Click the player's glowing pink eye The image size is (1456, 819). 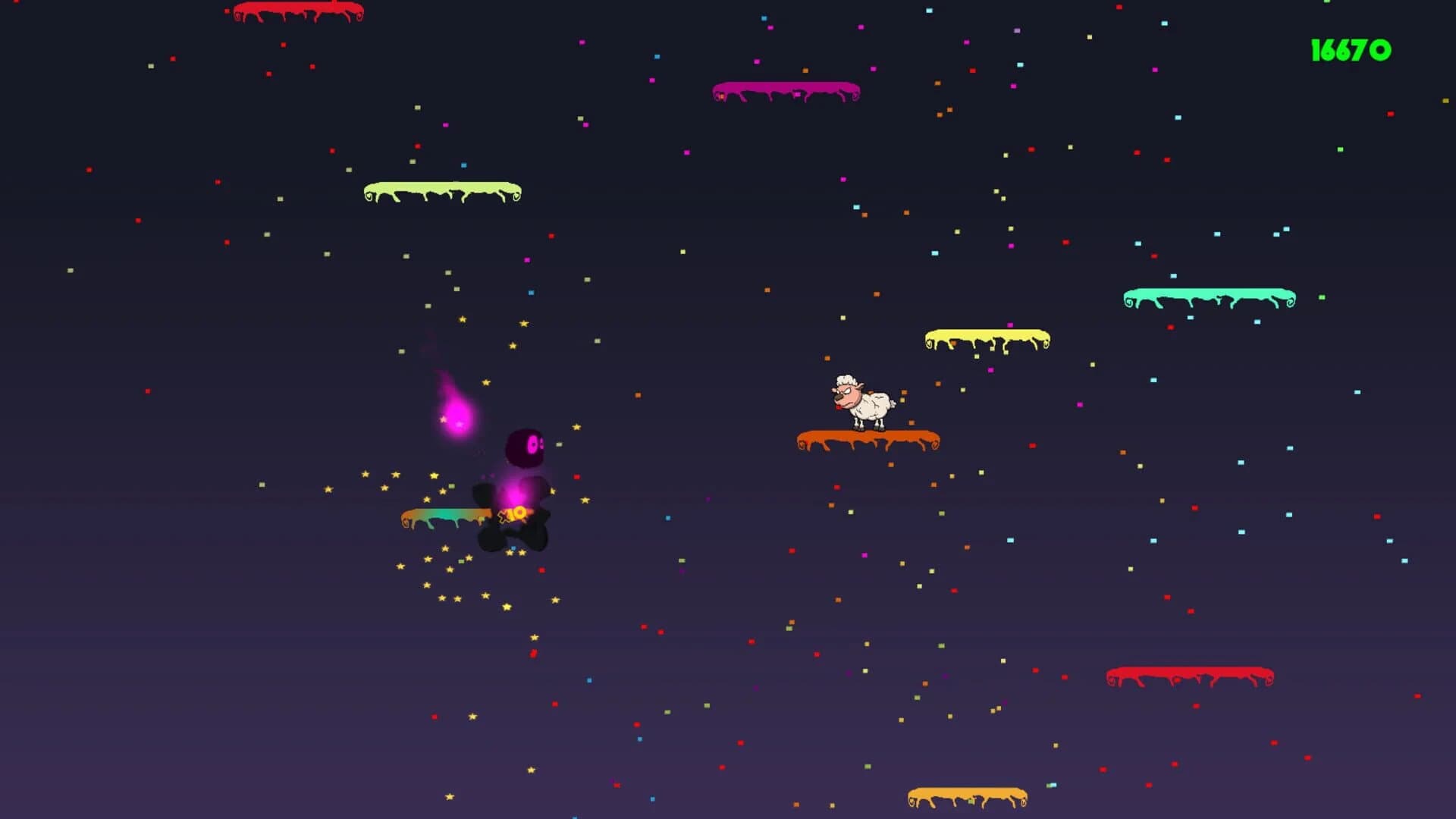[x=532, y=445]
